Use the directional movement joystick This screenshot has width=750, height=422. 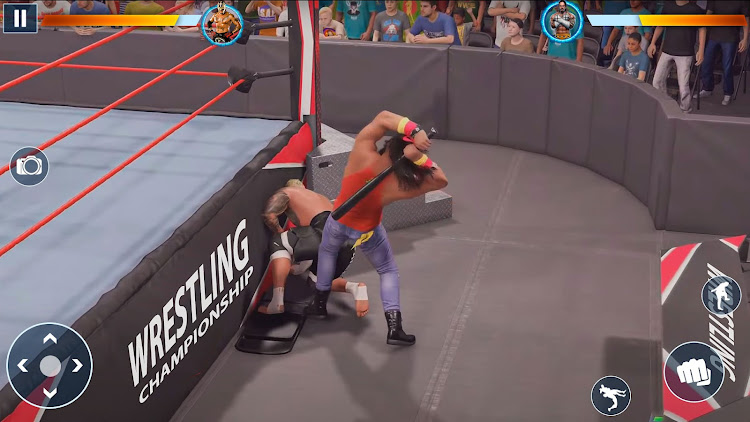pyautogui.click(x=49, y=365)
